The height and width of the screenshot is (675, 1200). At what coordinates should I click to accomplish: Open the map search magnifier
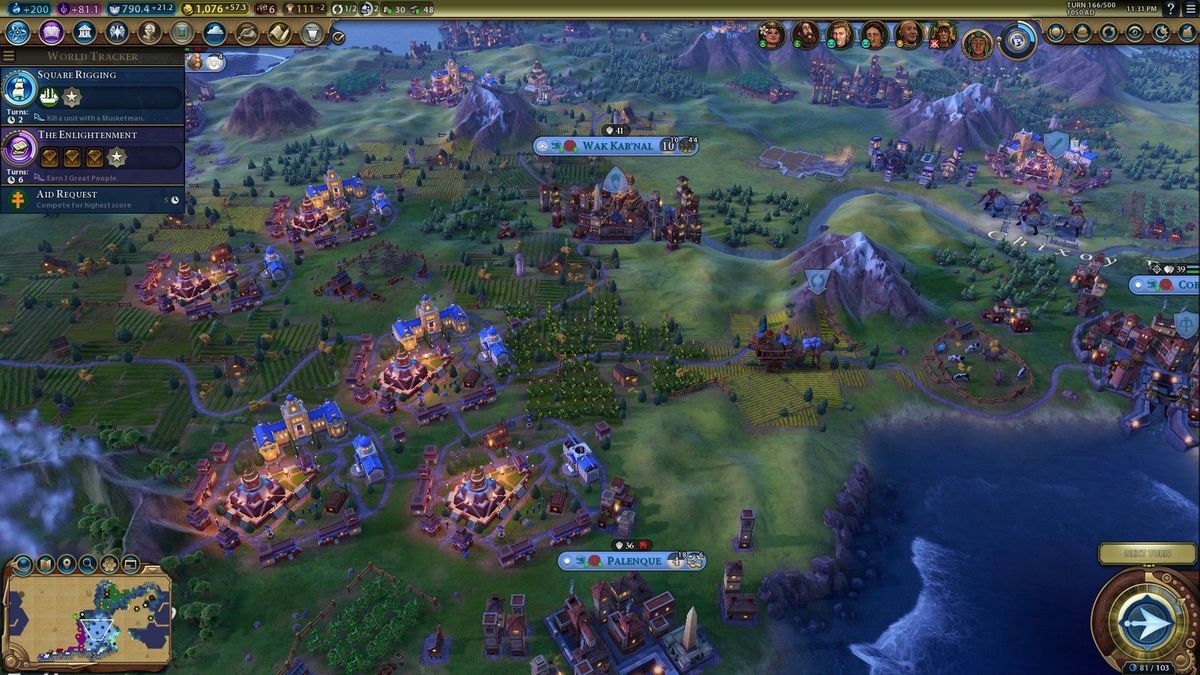pyautogui.click(x=88, y=565)
